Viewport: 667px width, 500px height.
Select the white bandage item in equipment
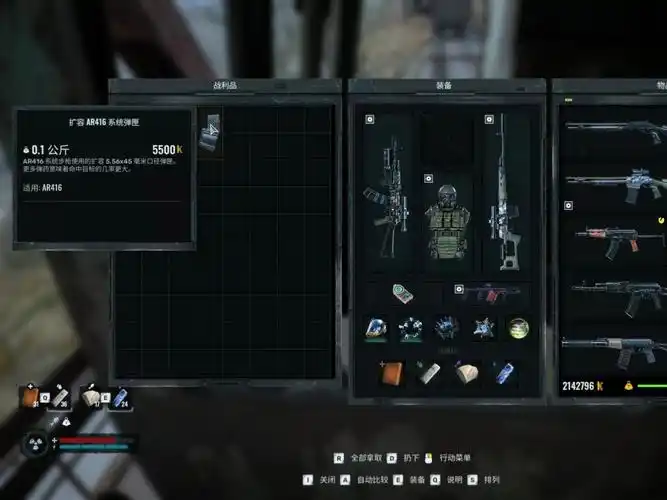tap(466, 372)
